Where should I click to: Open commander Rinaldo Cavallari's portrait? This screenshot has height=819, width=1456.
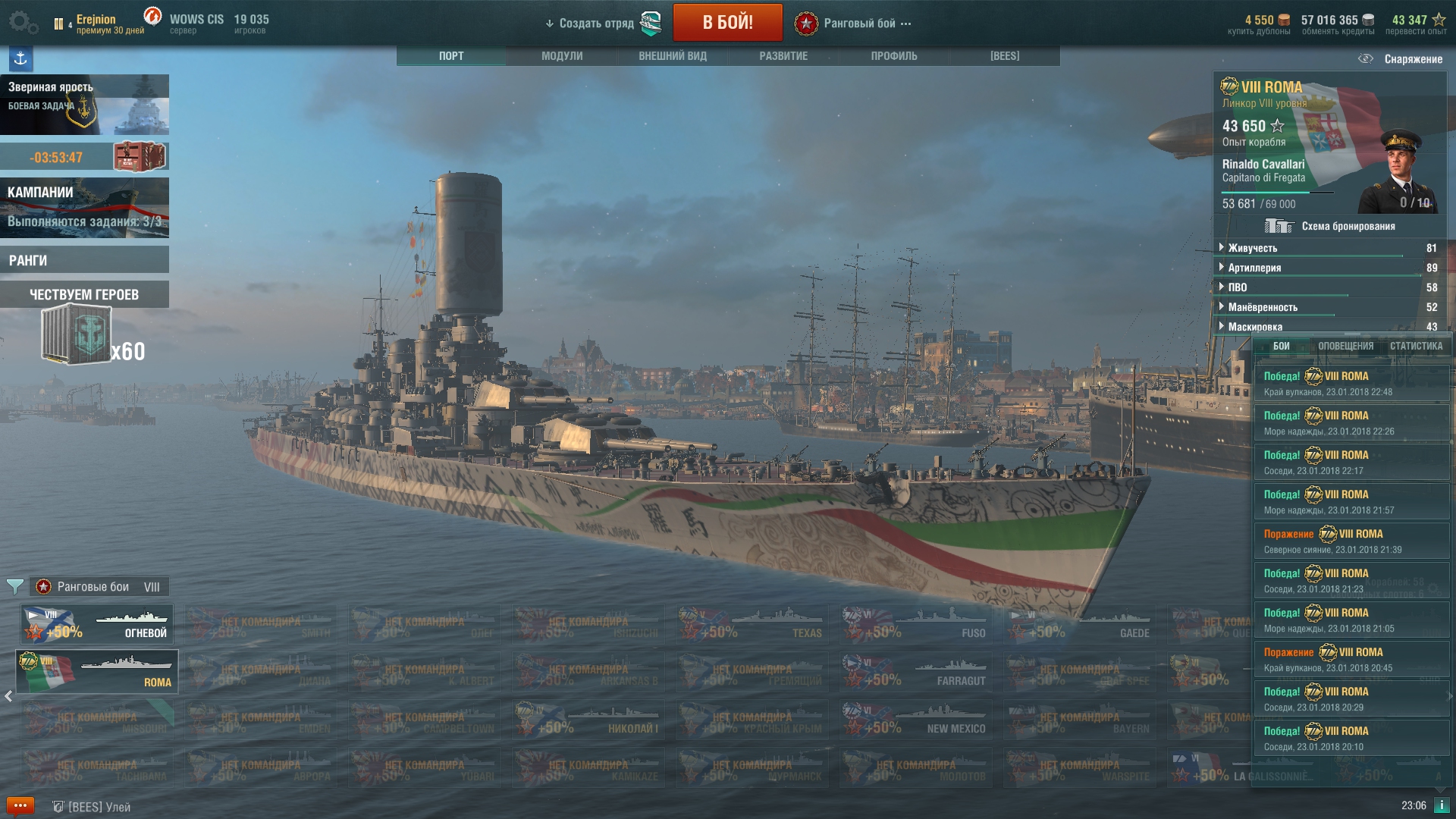[1399, 173]
